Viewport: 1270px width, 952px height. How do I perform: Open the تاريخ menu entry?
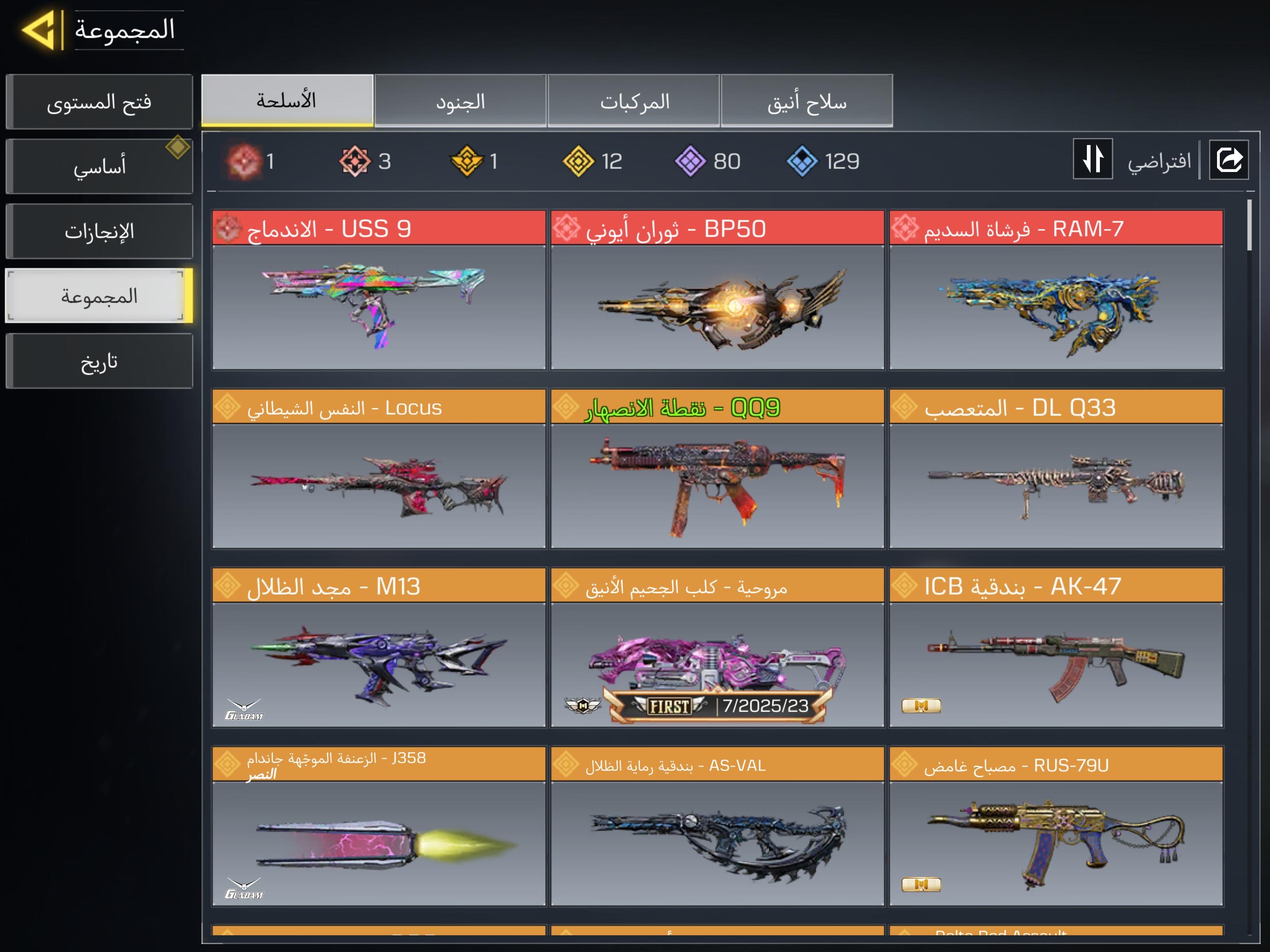point(99,362)
